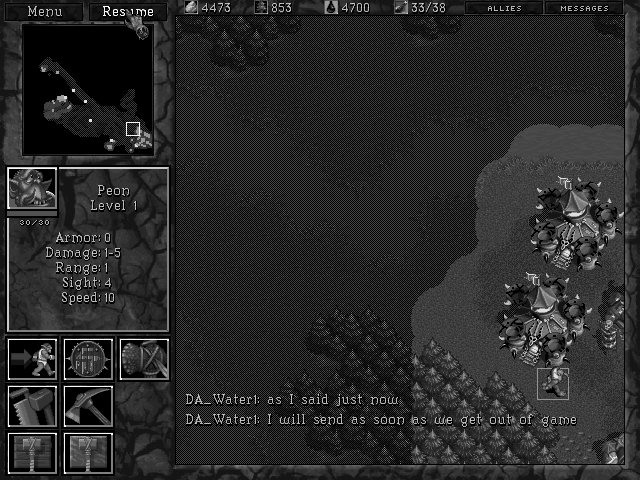Viewport: 640px width, 480px height.
Task: Choose the Stop shield command
Action: pyautogui.click(x=88, y=359)
